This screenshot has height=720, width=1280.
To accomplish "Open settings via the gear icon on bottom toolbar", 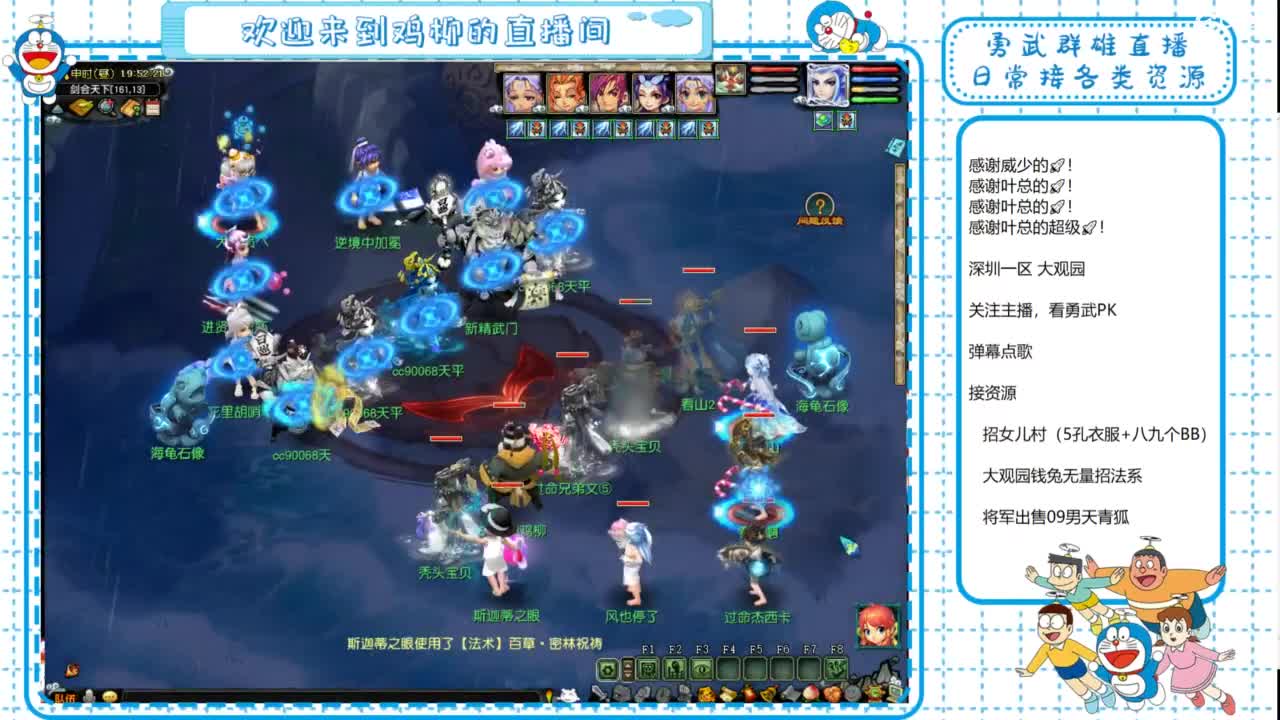I will [x=608, y=668].
